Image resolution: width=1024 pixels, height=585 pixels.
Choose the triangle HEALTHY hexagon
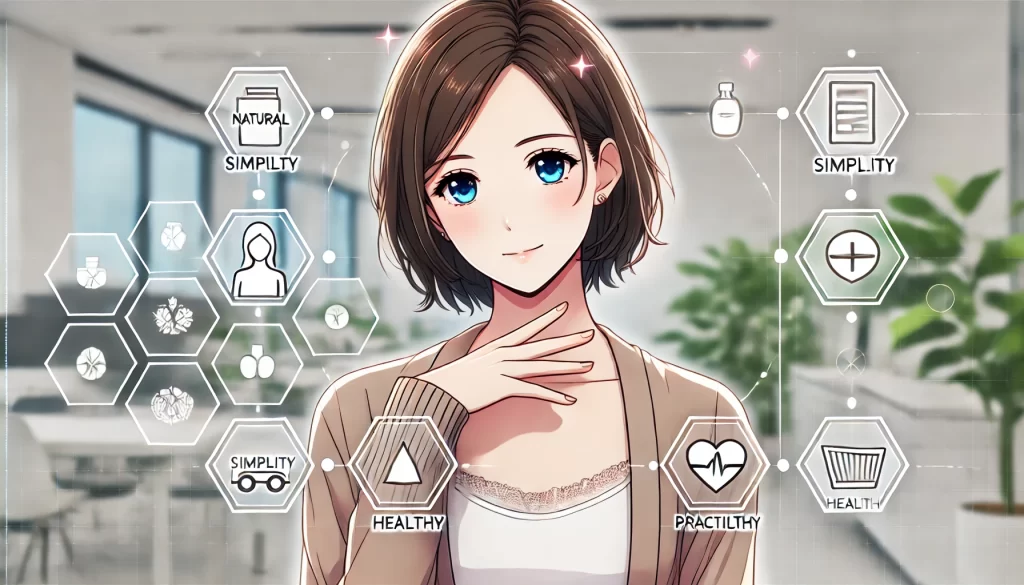[400, 468]
